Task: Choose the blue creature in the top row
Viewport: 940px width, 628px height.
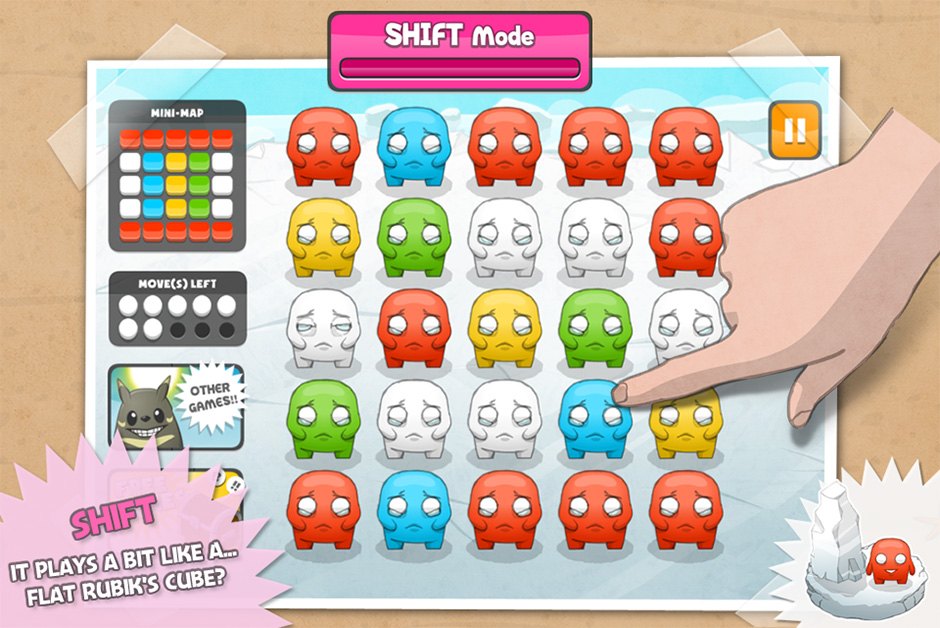Action: coord(413,146)
